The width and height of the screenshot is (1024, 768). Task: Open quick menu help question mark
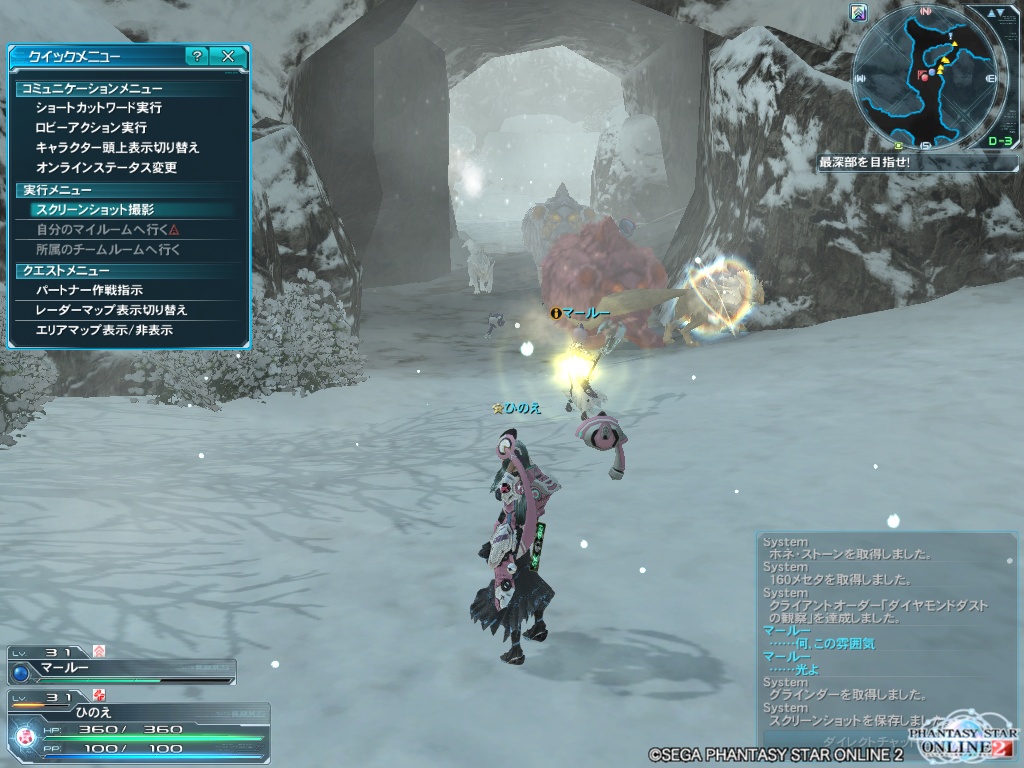(197, 57)
